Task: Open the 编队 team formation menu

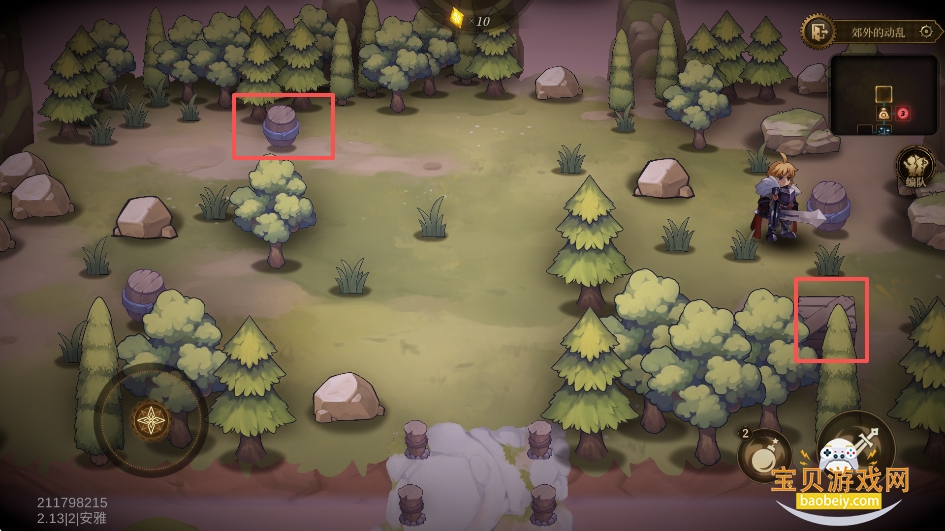Action: point(914,168)
